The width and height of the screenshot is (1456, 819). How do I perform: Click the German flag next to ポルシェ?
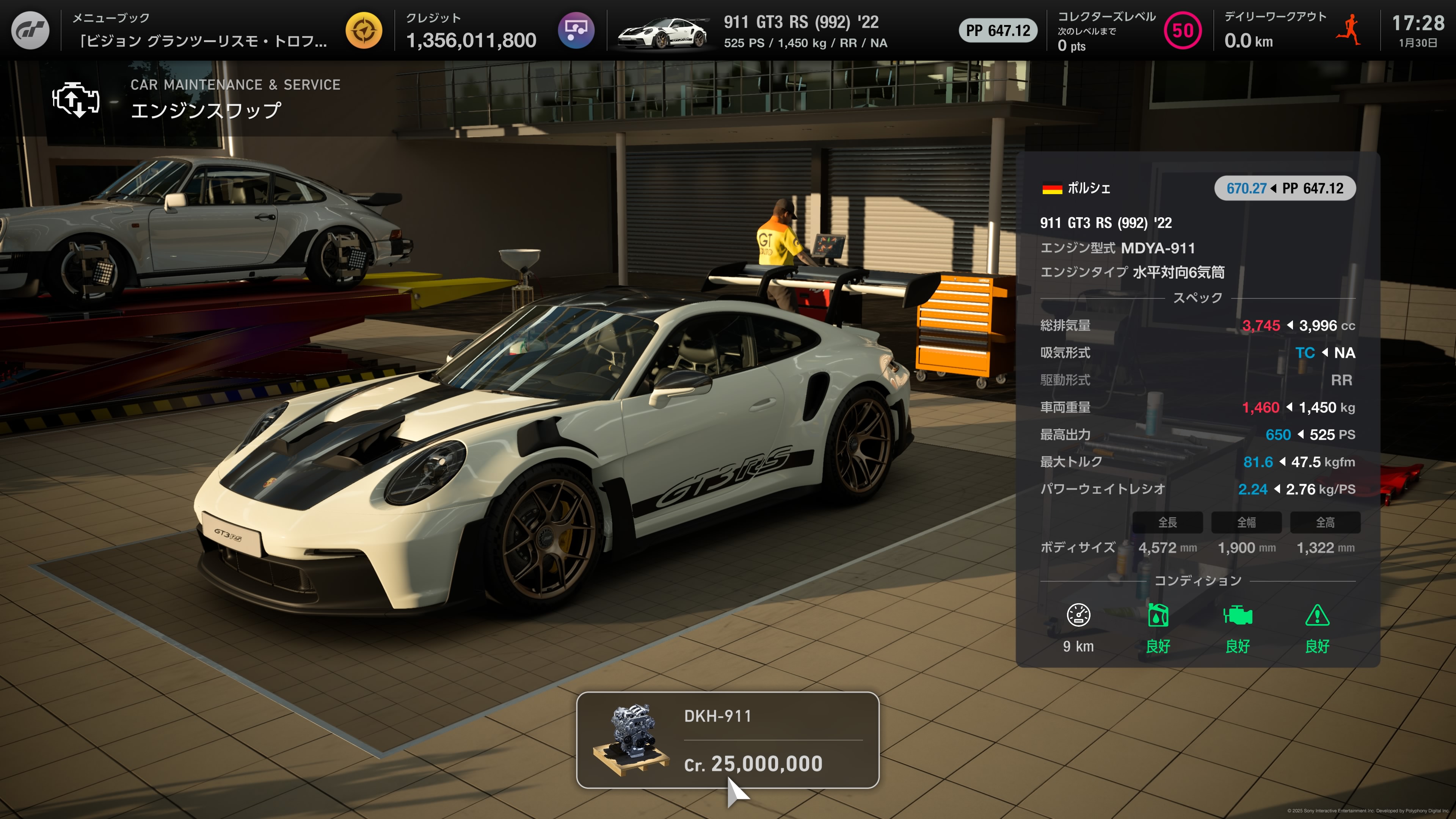tap(1053, 188)
